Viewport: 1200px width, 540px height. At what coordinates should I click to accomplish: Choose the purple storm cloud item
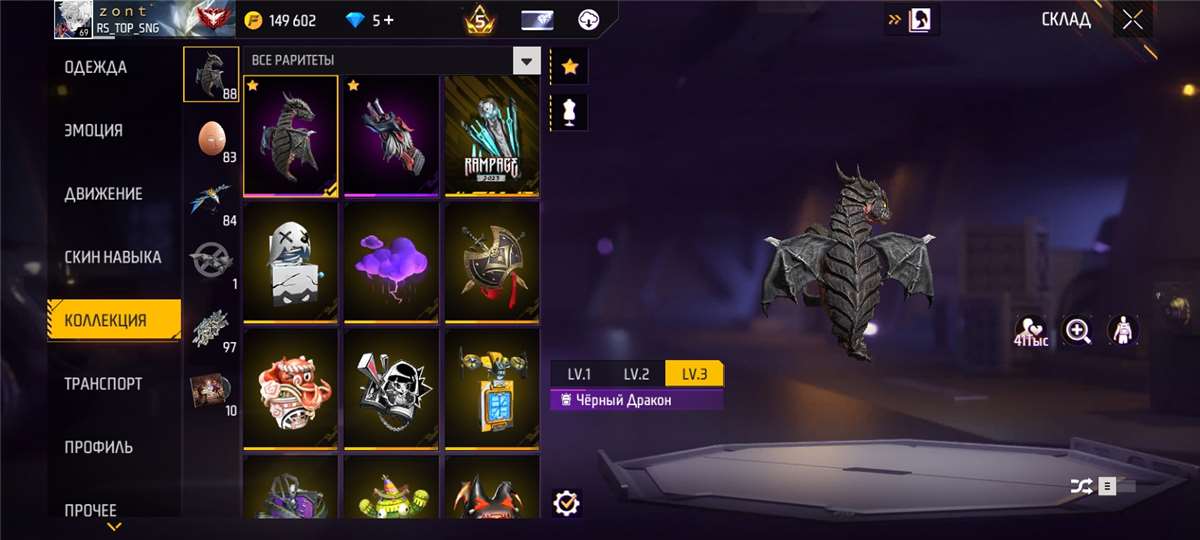(391, 261)
